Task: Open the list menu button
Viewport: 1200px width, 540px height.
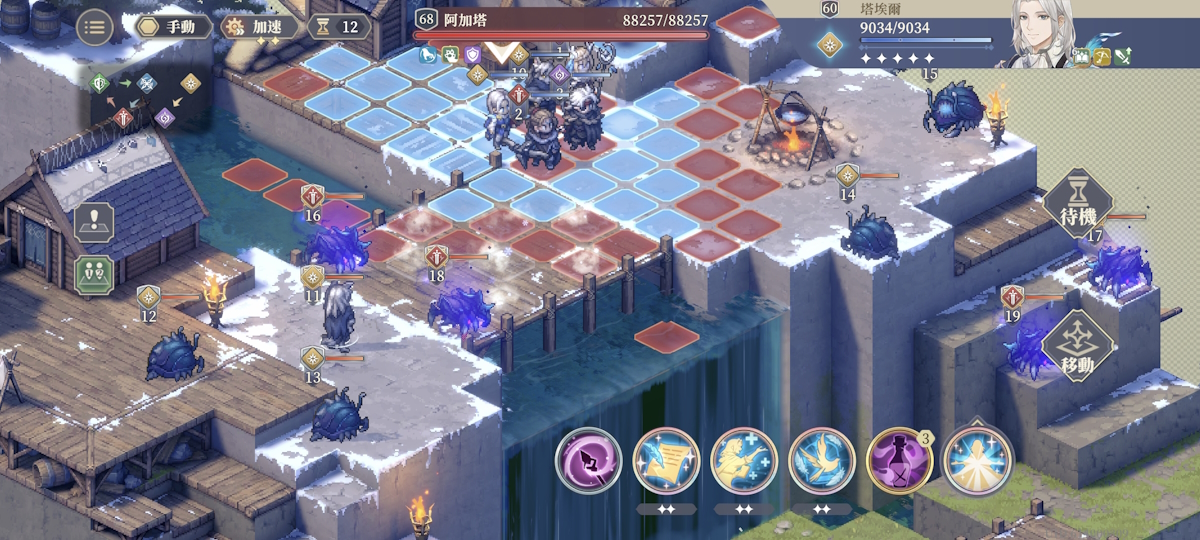Action: coord(94,27)
